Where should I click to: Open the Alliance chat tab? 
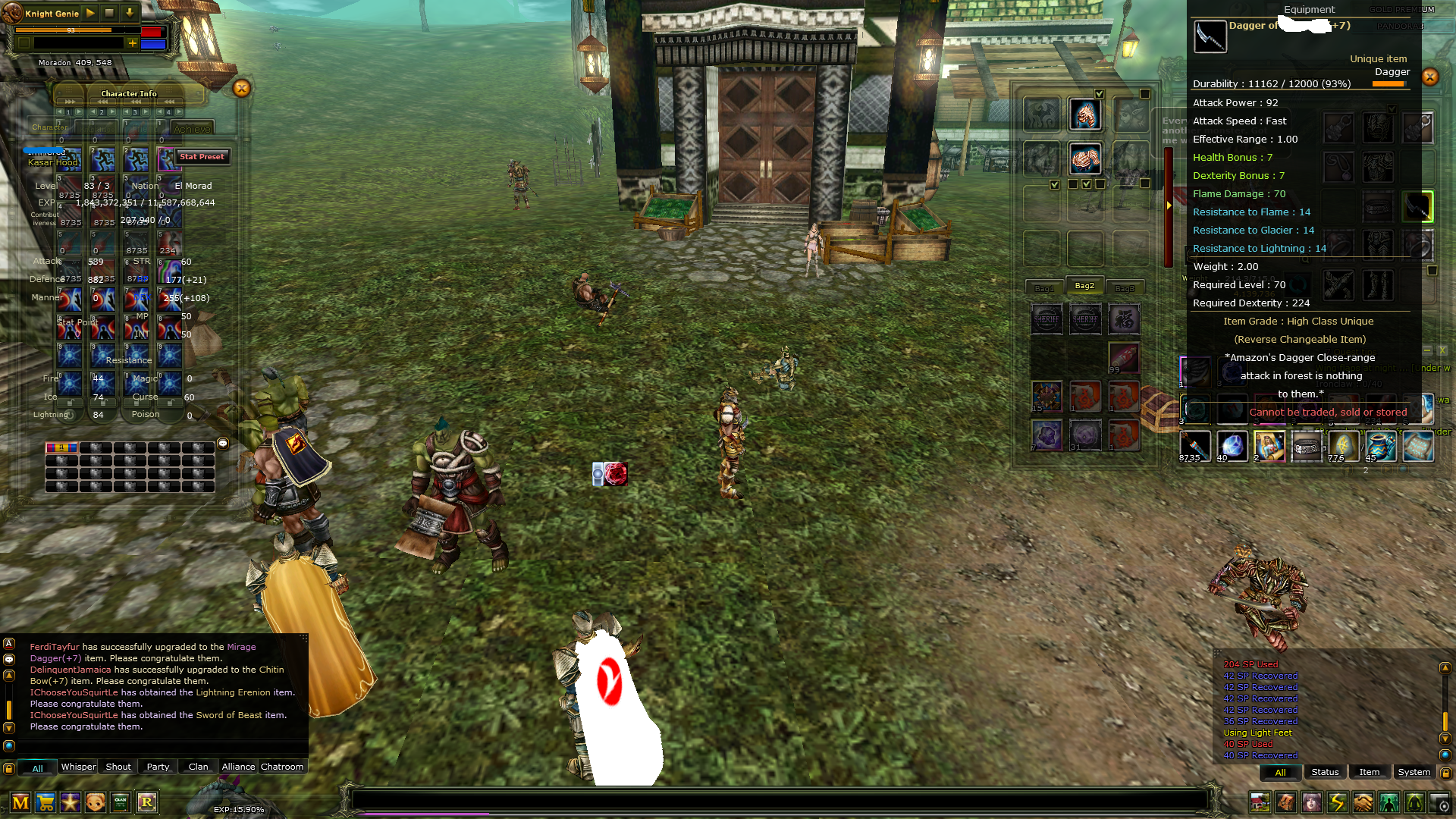[x=238, y=767]
